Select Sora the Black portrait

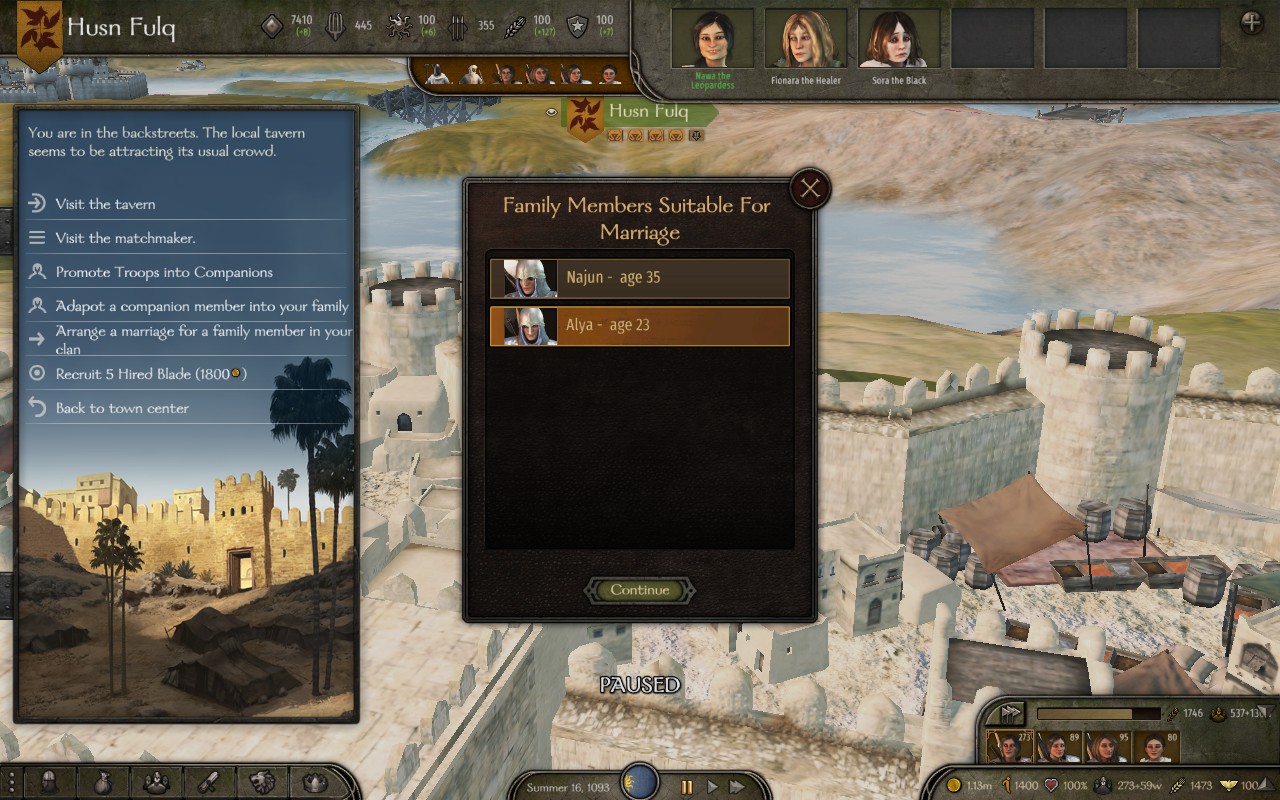pyautogui.click(x=899, y=40)
